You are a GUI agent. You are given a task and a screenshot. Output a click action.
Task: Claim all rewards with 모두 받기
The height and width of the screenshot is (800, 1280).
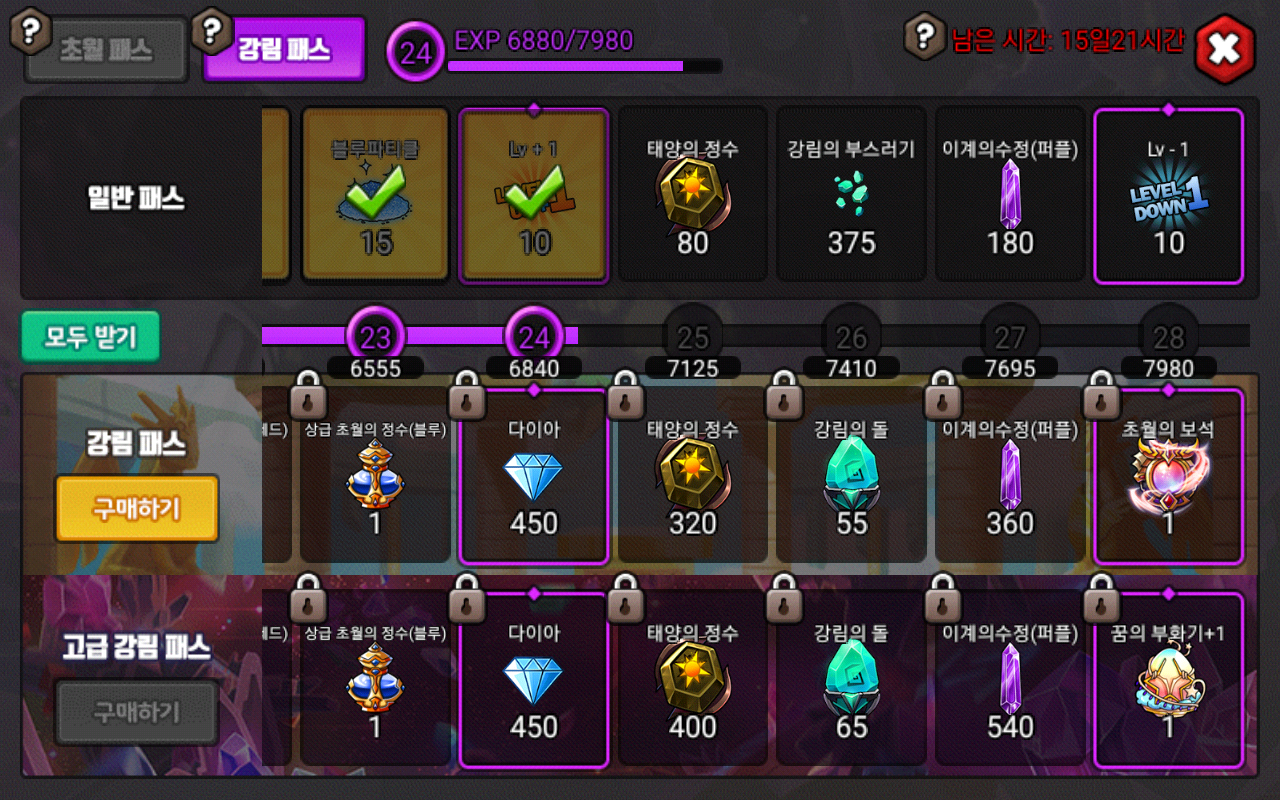point(90,338)
